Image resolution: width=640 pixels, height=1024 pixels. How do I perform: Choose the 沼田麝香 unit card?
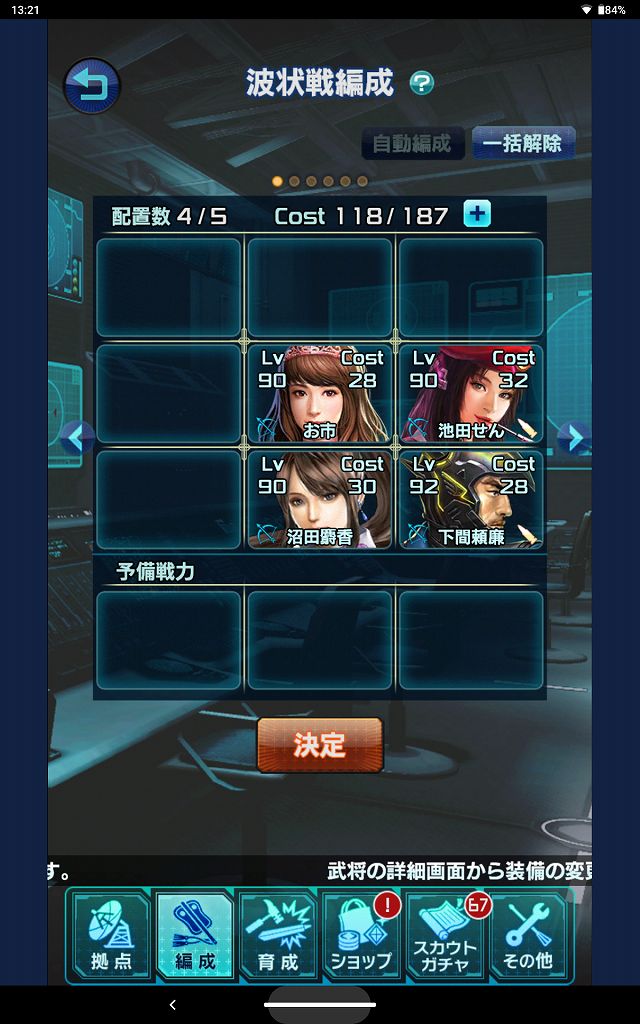319,499
